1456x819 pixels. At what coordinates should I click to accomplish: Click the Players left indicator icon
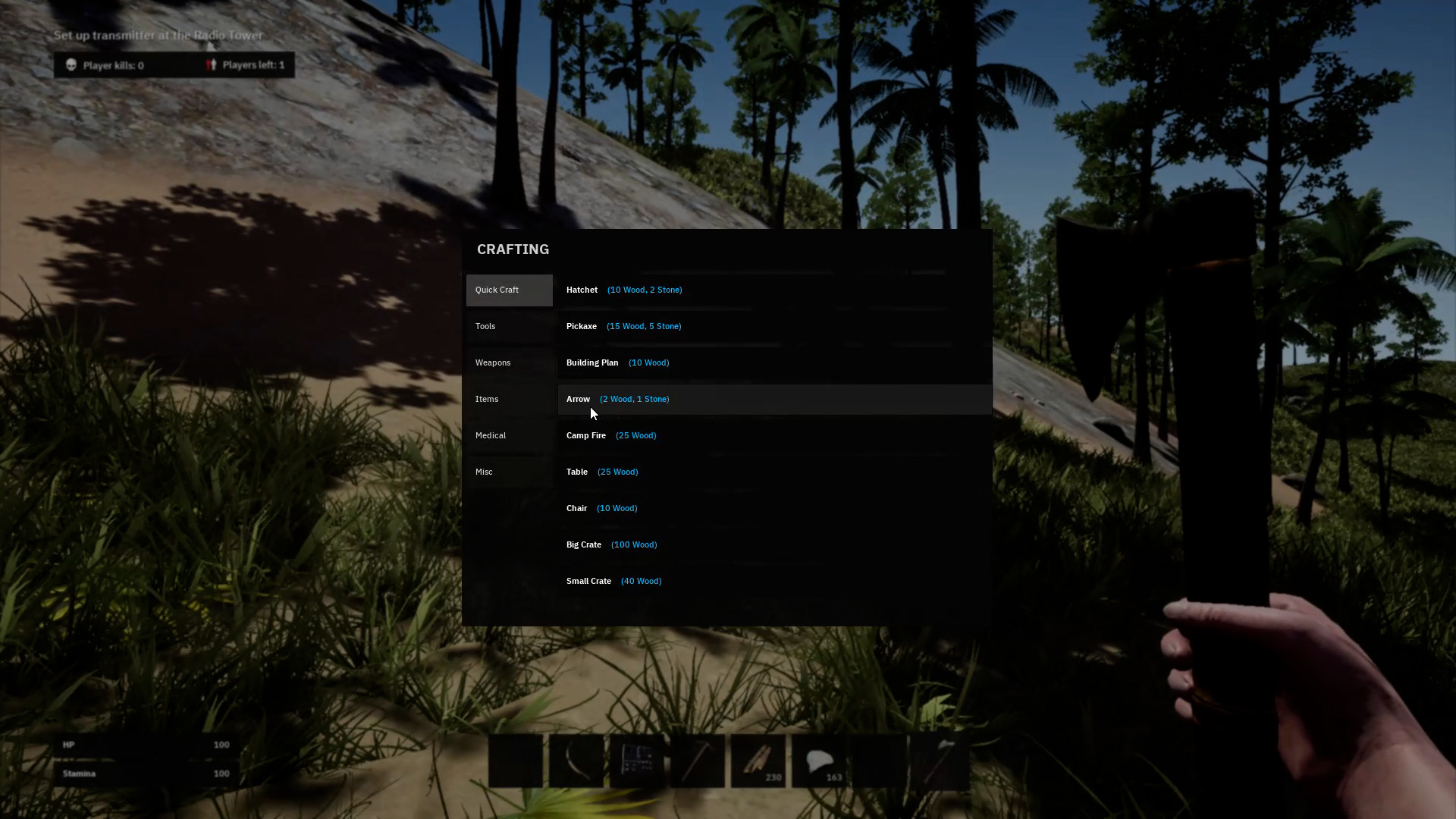coord(211,64)
